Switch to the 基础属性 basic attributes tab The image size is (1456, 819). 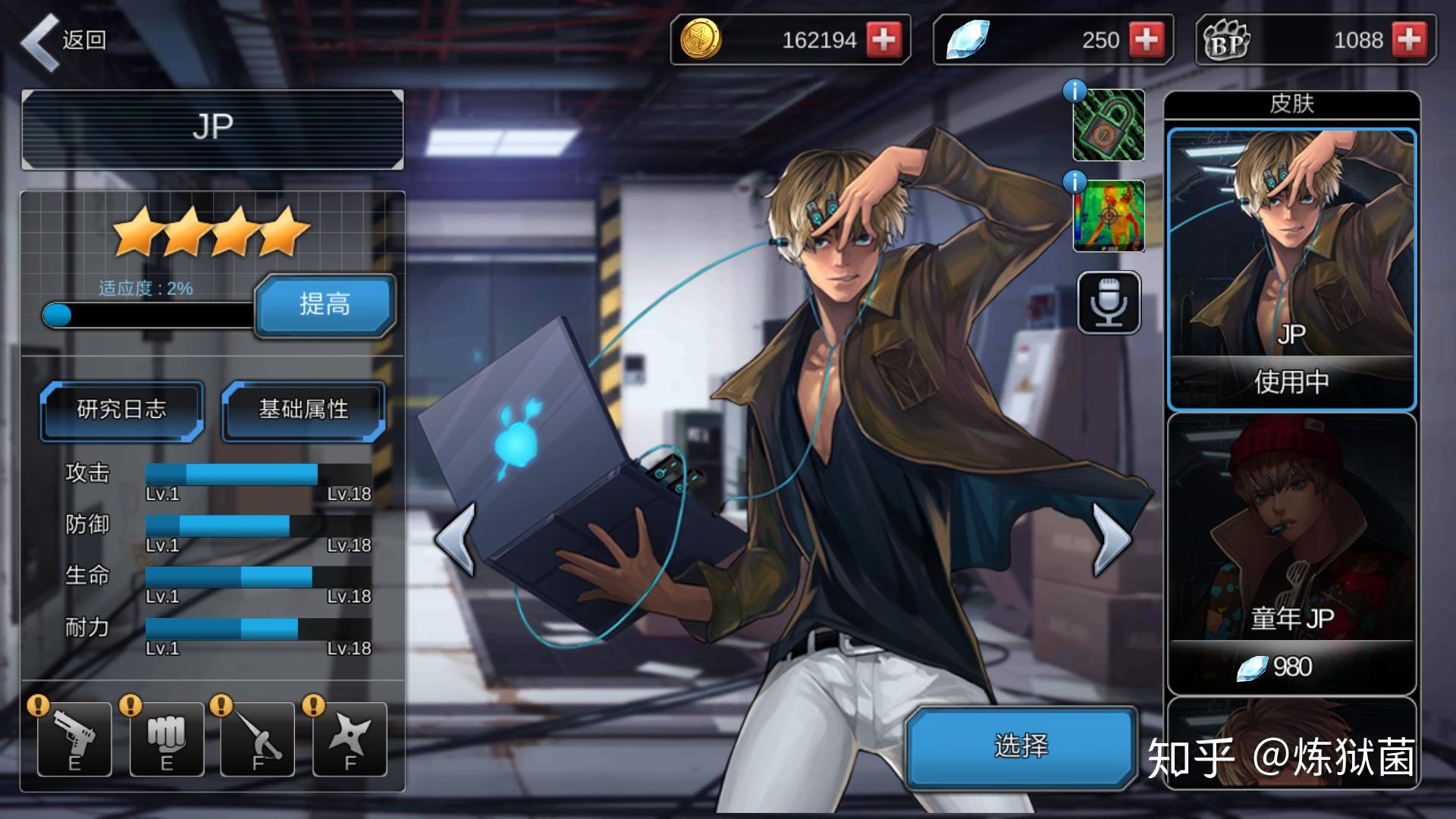[303, 410]
